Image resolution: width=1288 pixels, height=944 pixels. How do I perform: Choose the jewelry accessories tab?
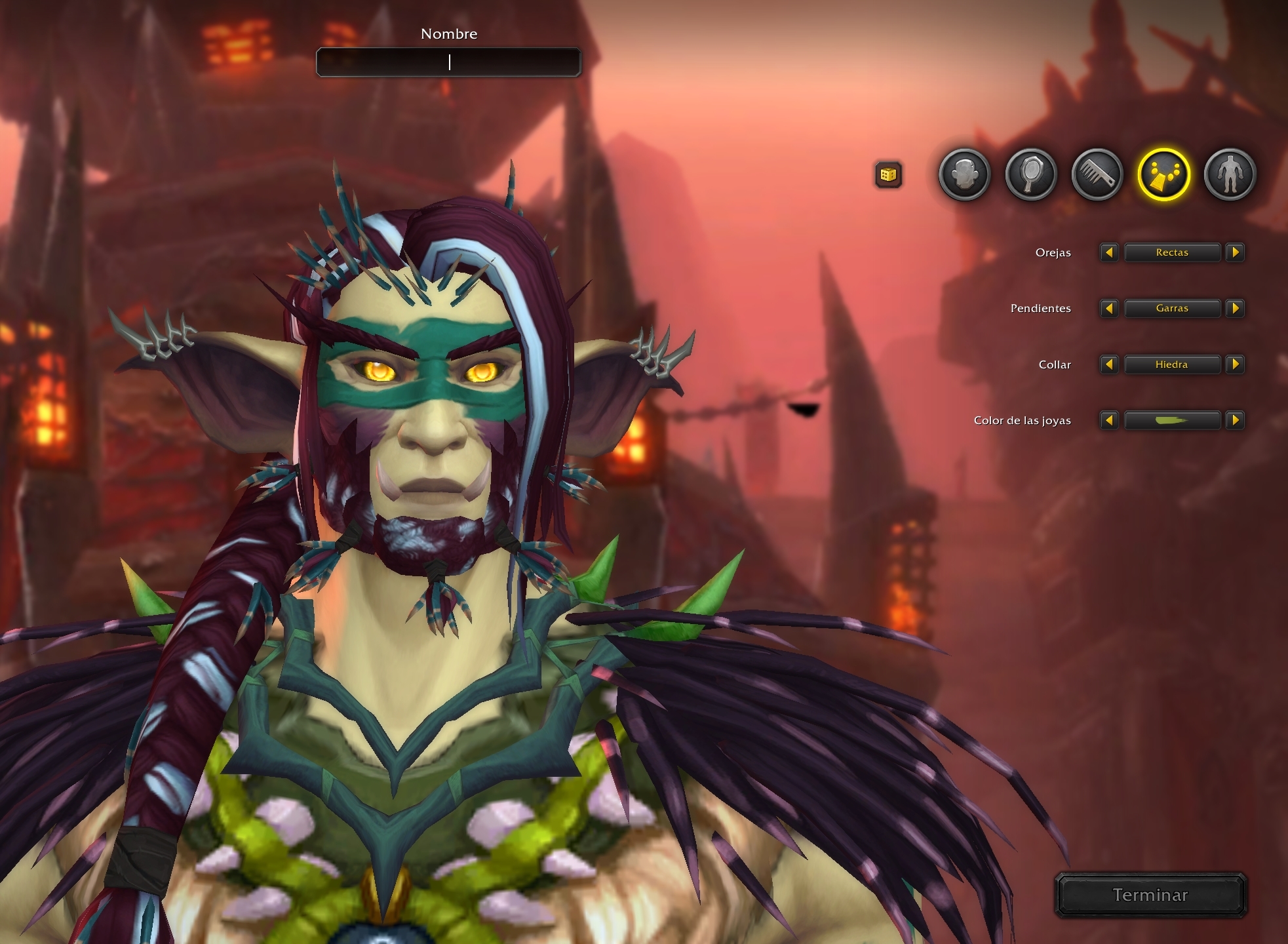click(x=1163, y=175)
